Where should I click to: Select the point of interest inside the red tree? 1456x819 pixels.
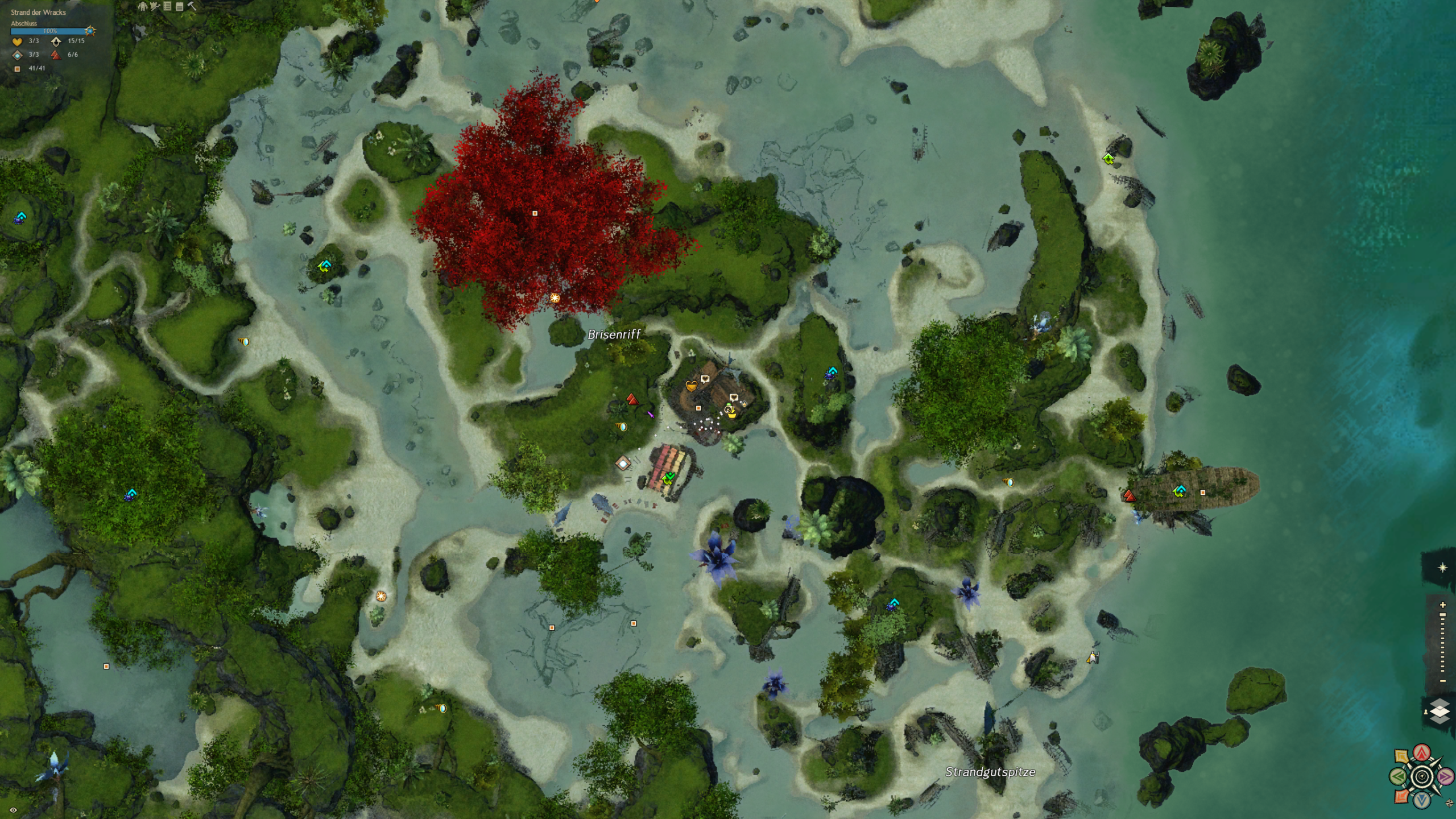tap(535, 213)
